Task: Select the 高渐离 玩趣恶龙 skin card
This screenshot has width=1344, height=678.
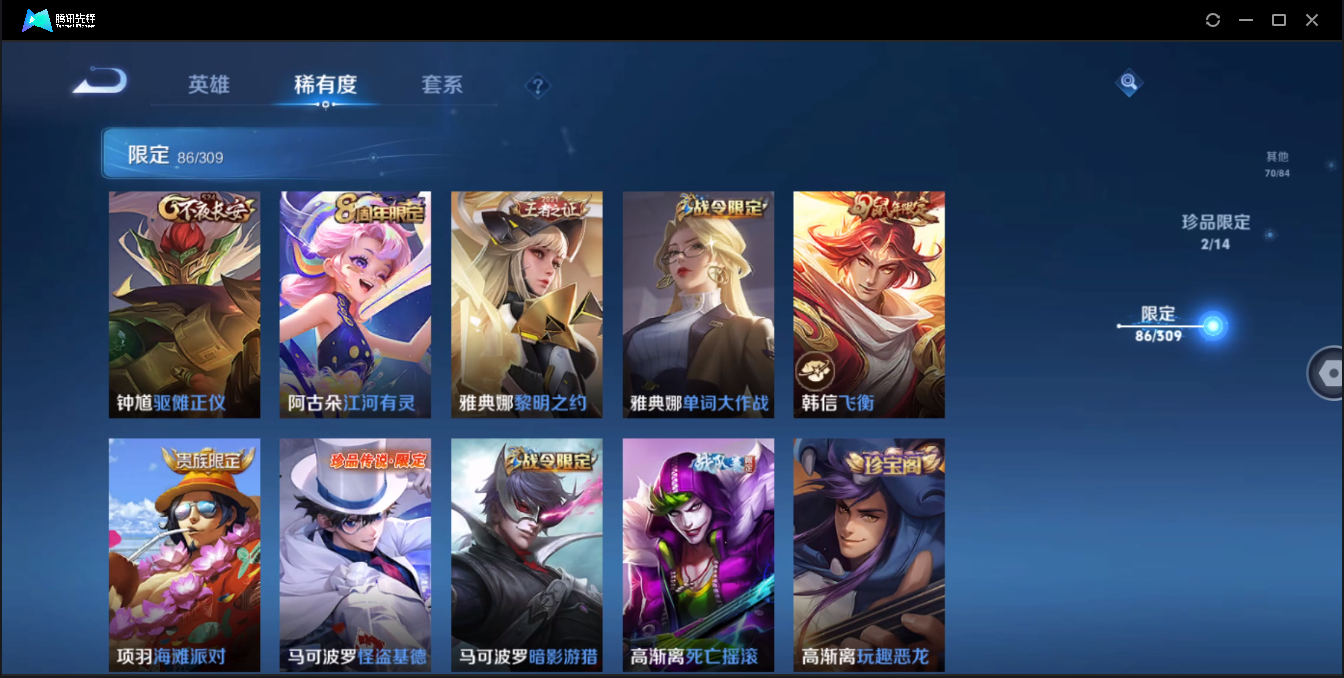Action: pyautogui.click(x=869, y=554)
